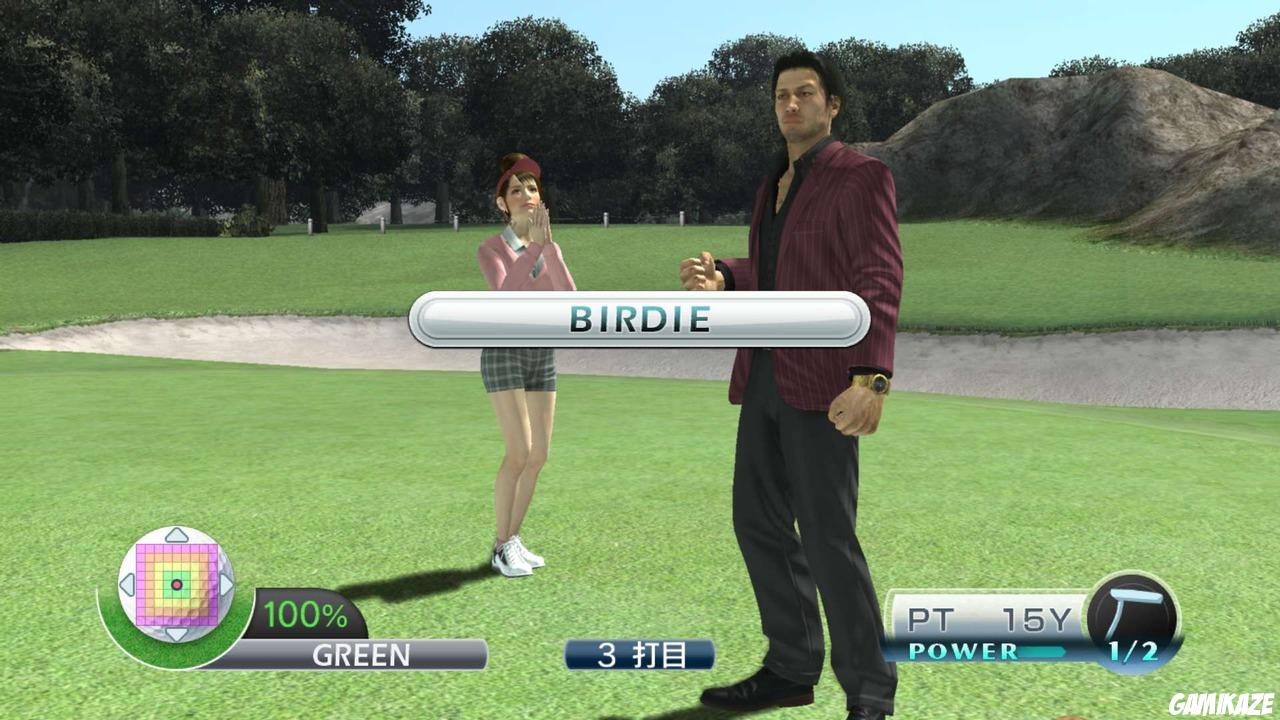Click the down arrow below the ball grid
The image size is (1280, 720).
tap(175, 632)
